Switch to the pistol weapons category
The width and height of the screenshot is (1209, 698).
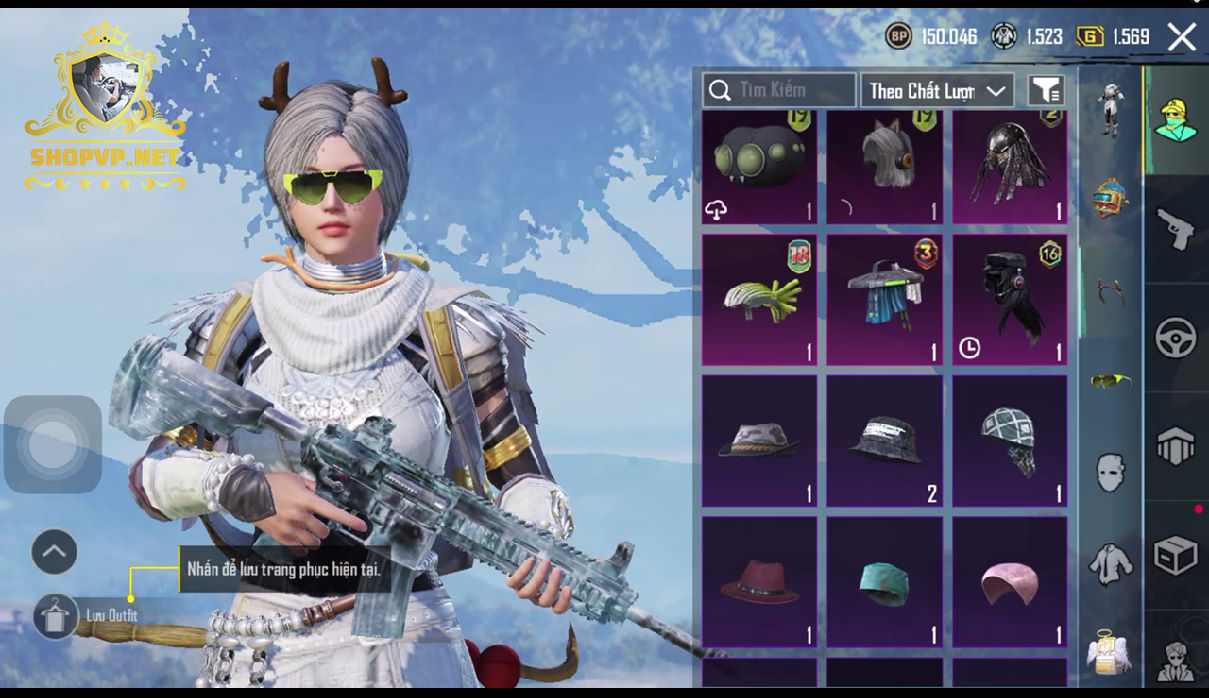click(1176, 229)
